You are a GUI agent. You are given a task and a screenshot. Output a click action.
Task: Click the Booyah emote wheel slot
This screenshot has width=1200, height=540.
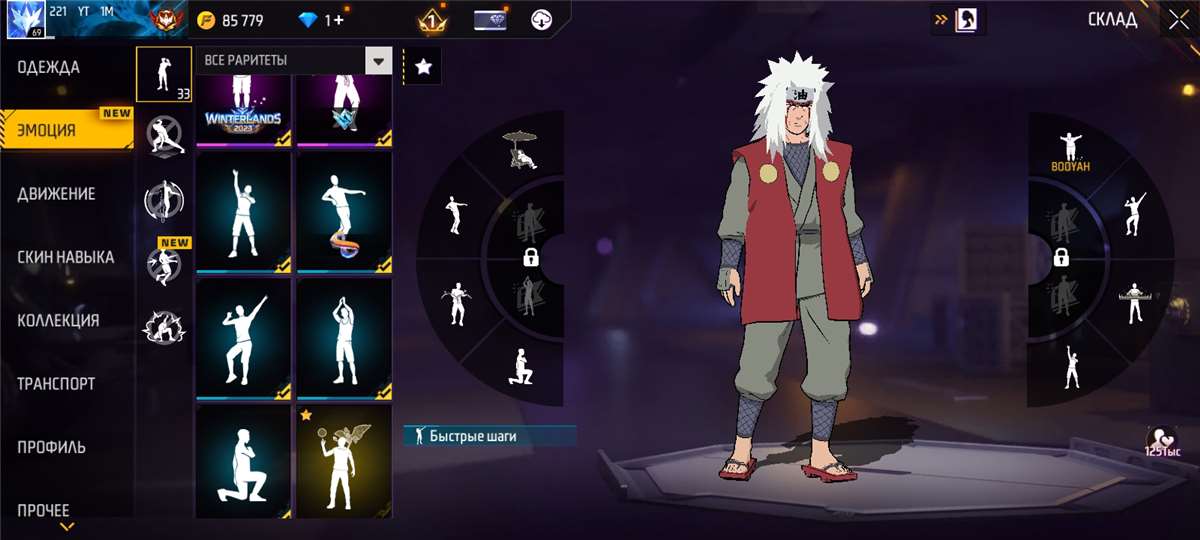[1070, 150]
